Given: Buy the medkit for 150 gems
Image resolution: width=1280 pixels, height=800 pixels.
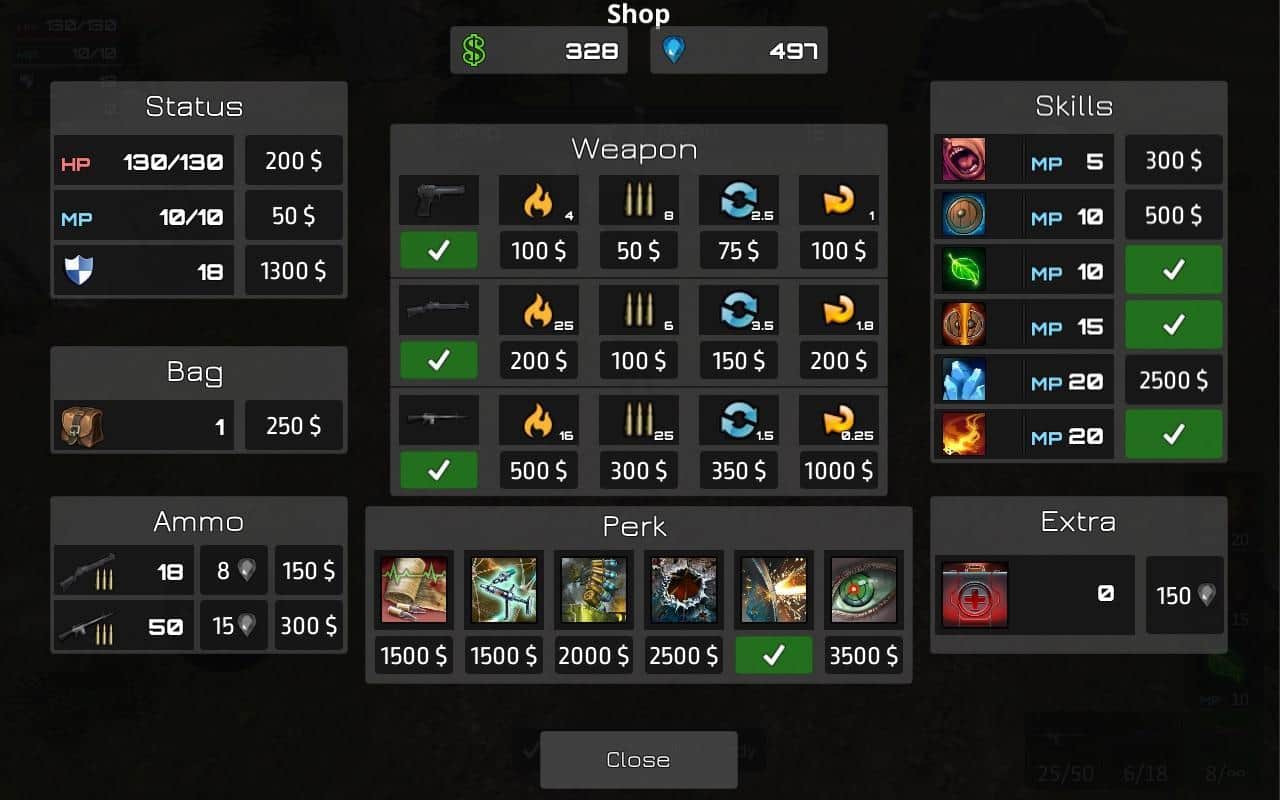Looking at the screenshot, I should [x=1185, y=595].
